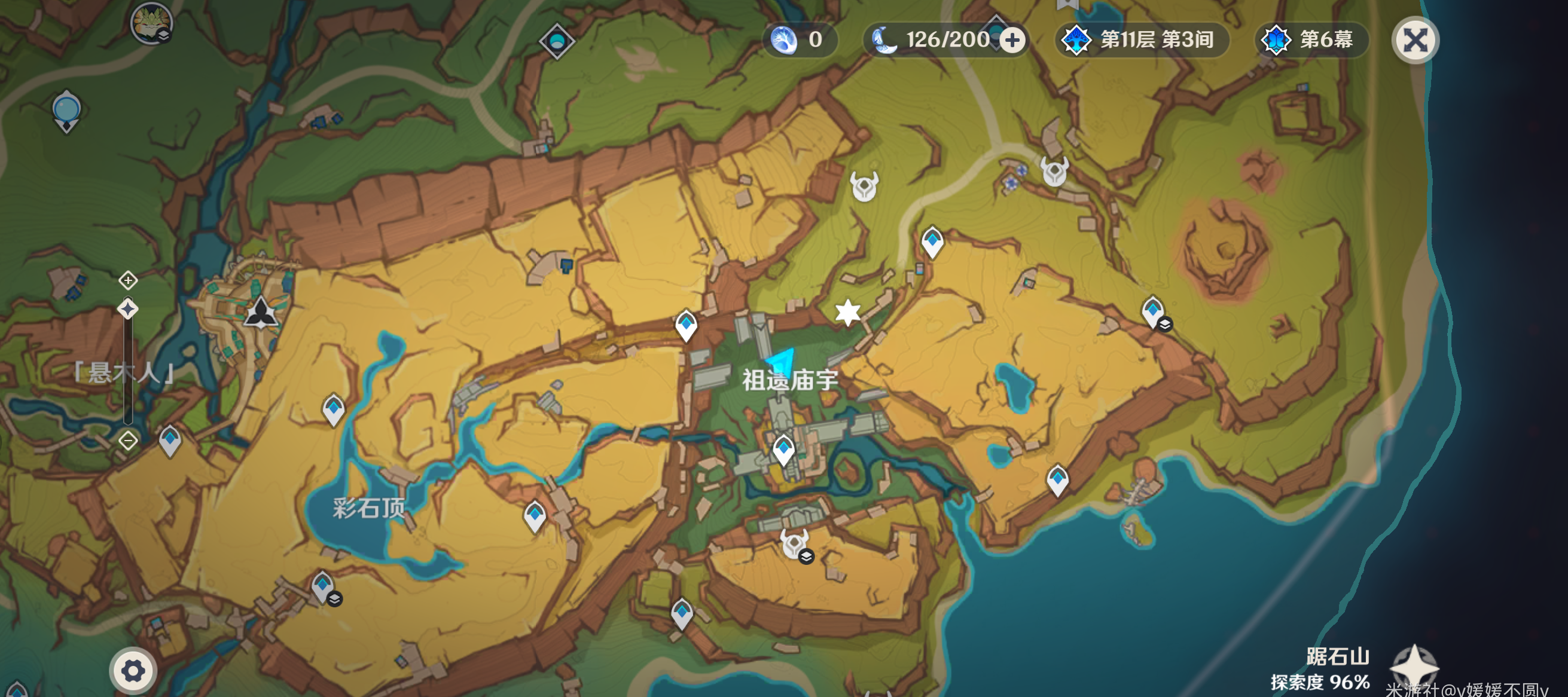Click the map zoom slider handle
The height and width of the screenshot is (697, 1568).
[x=128, y=309]
